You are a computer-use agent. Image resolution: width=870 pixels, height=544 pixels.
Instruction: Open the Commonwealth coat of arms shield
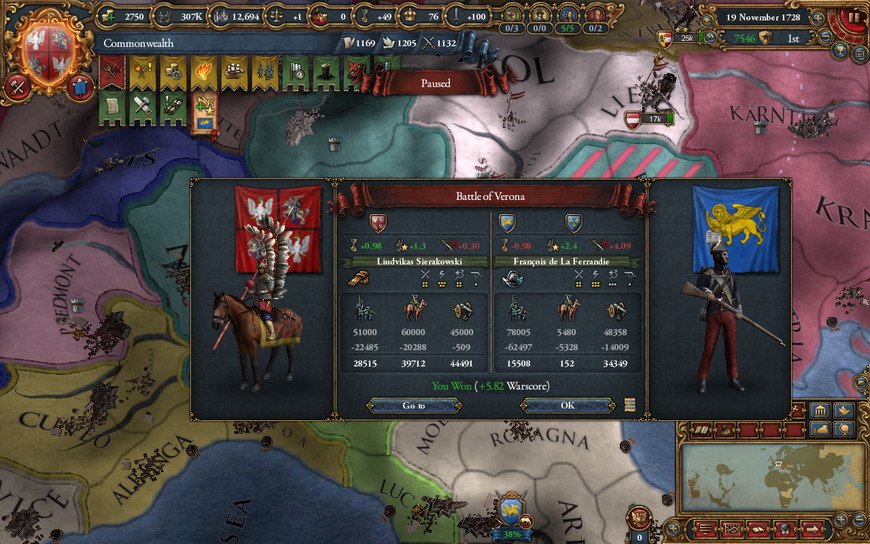[42, 45]
